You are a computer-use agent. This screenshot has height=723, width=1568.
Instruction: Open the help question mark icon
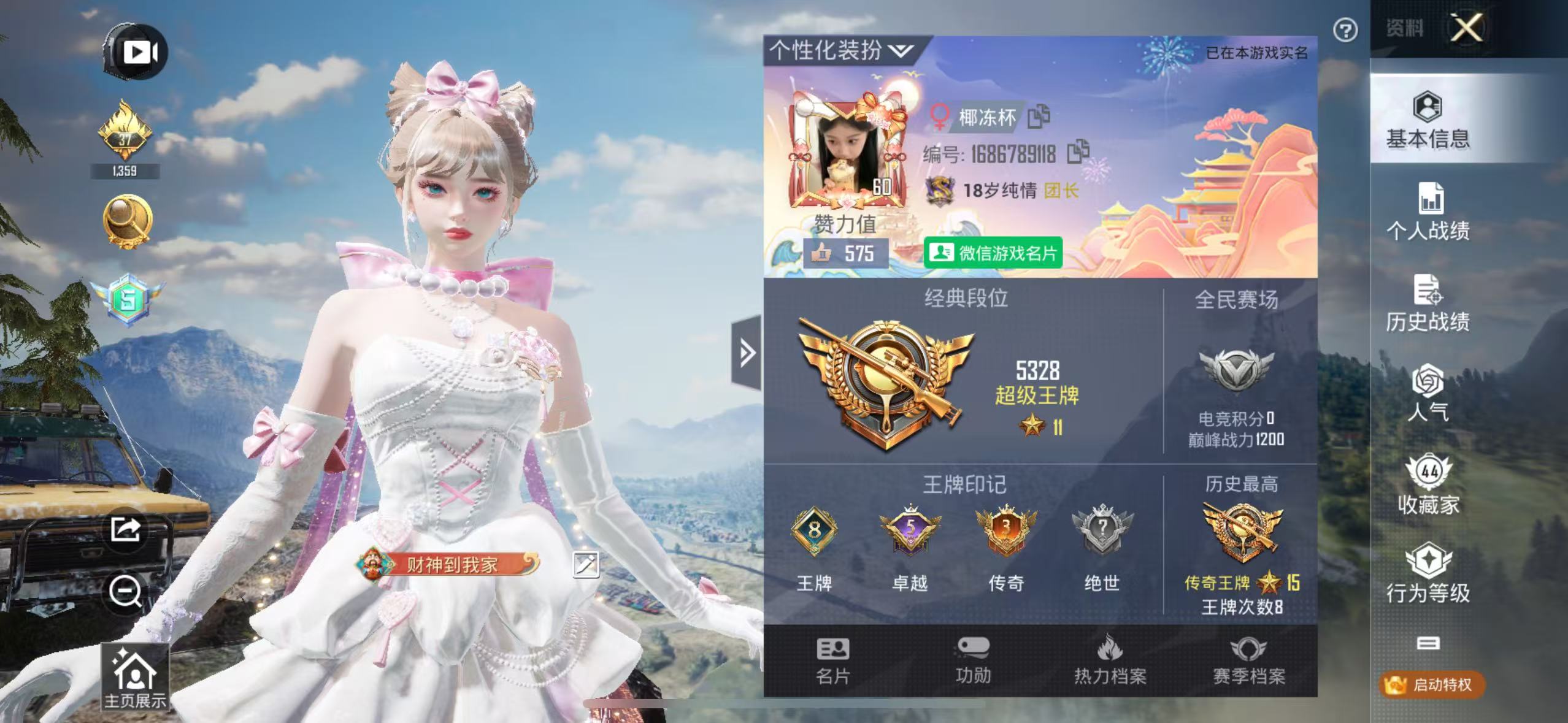1345,30
